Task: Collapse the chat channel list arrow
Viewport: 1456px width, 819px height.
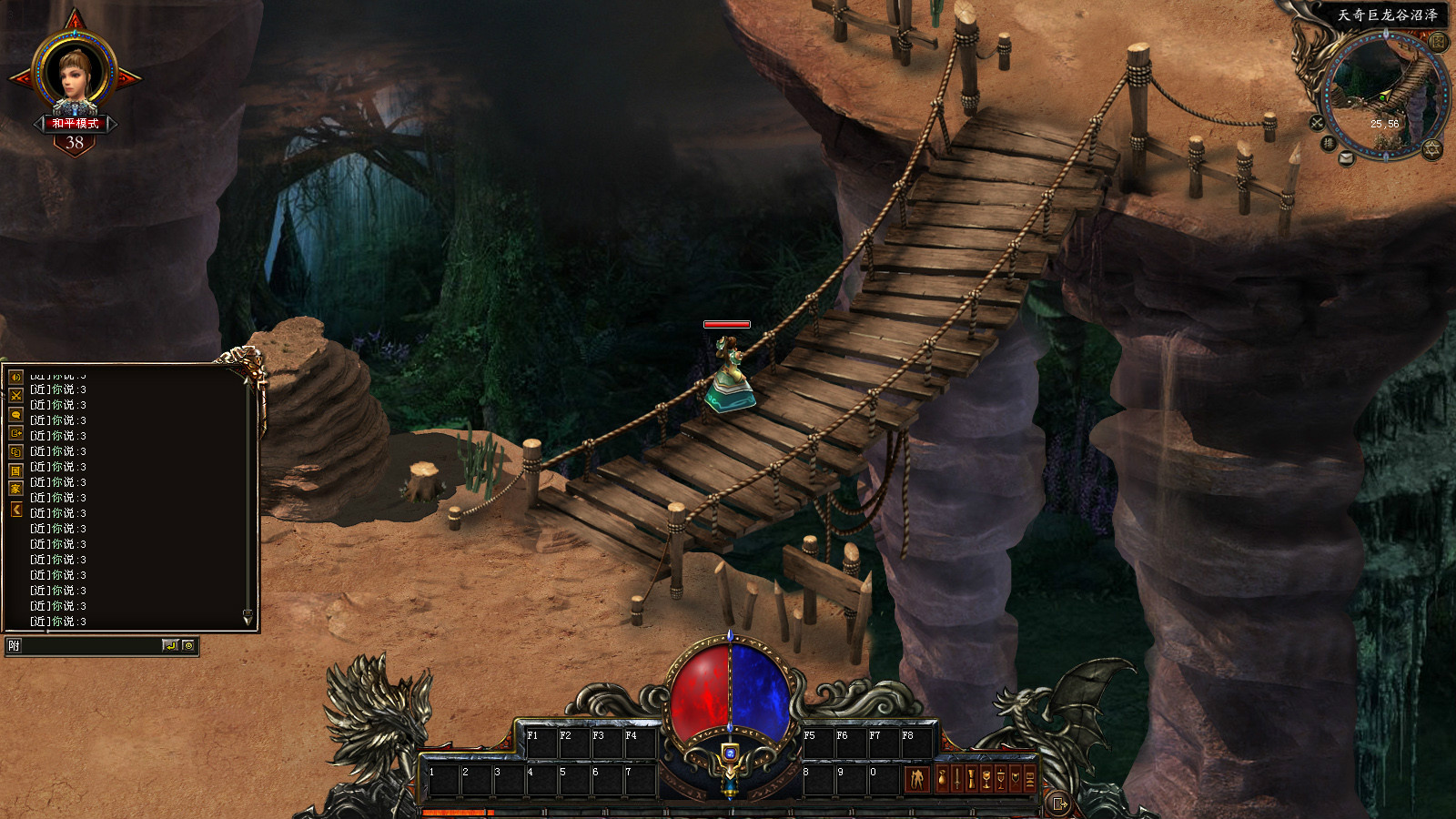Action: coord(15,510)
